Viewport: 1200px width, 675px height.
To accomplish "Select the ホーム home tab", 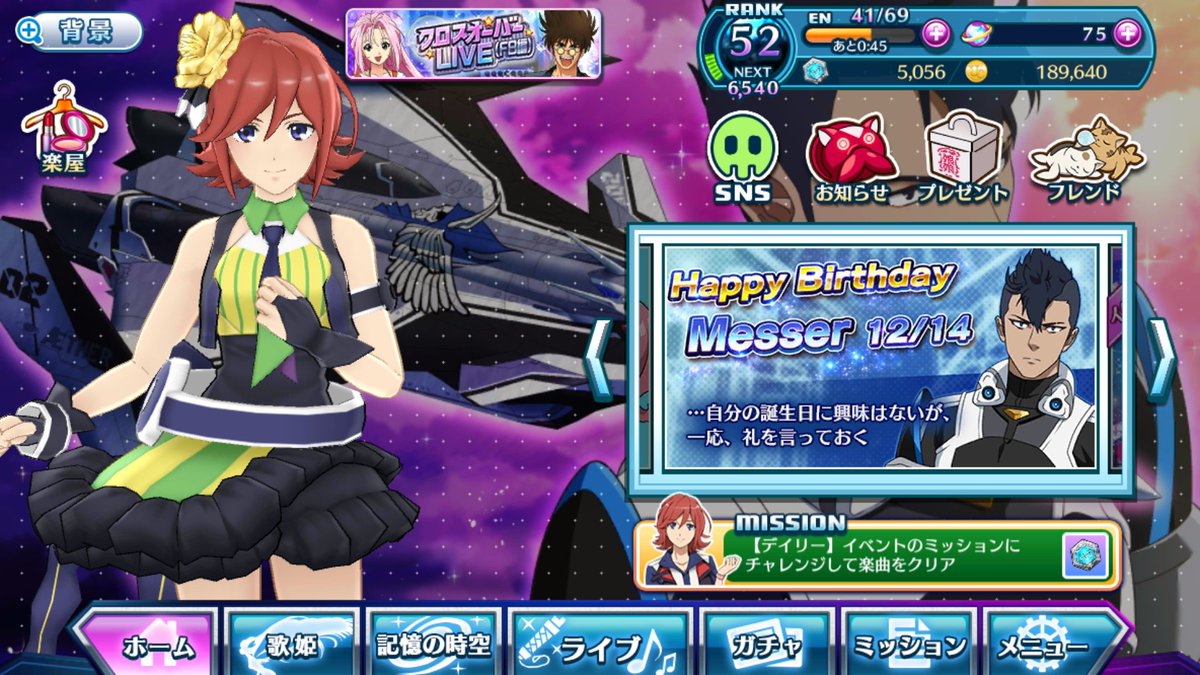I will click(147, 645).
